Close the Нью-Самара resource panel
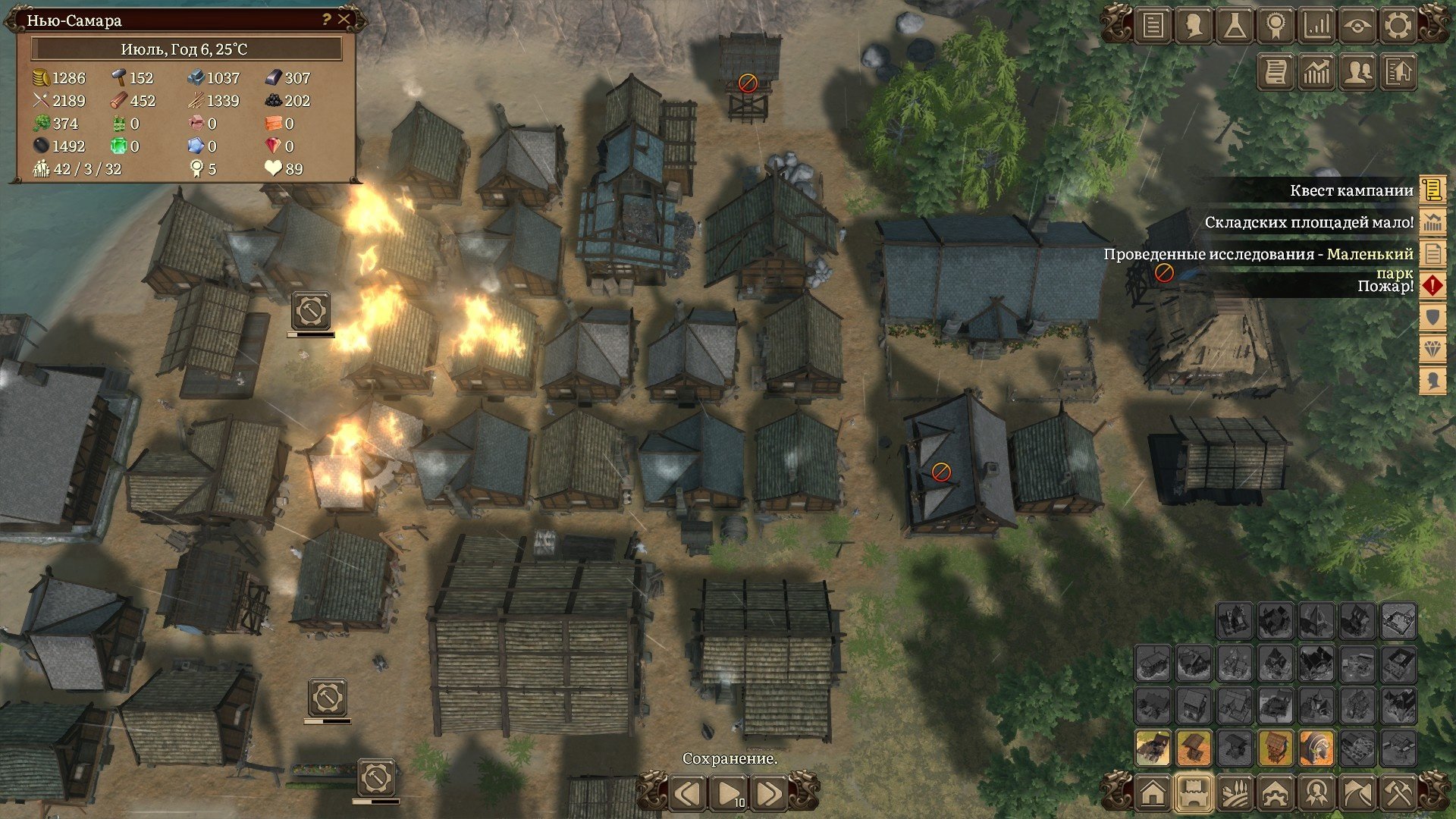Viewport: 1456px width, 819px height. [344, 20]
